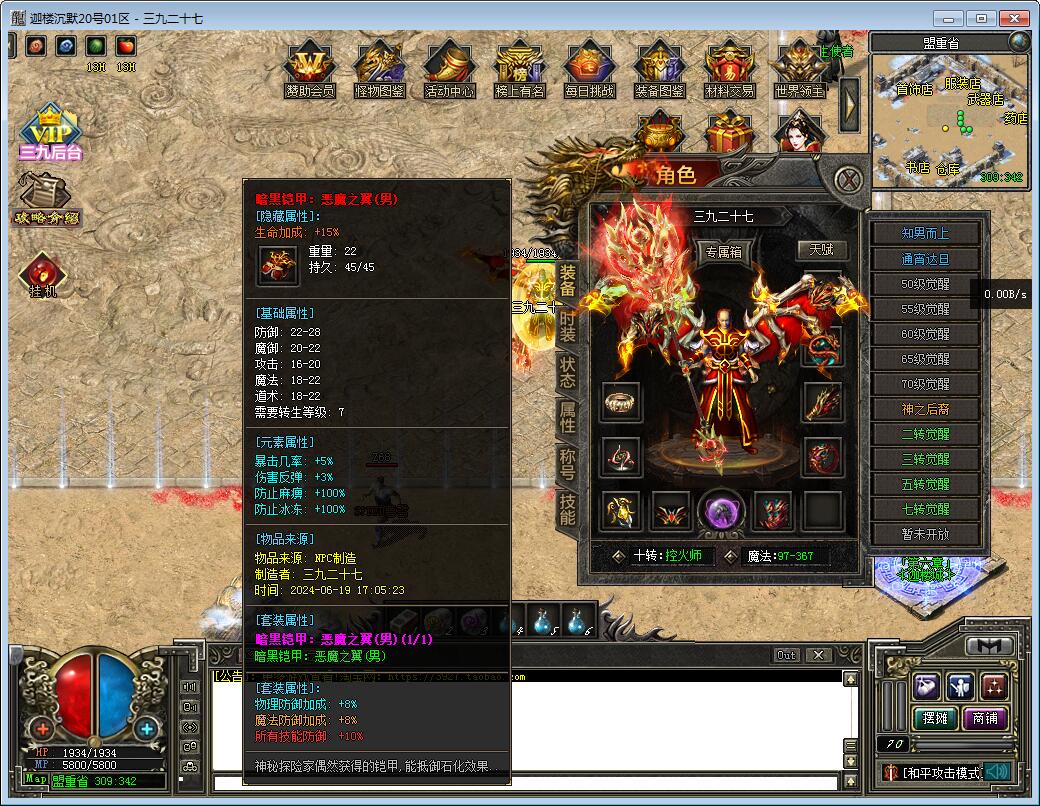This screenshot has width=1040, height=806.
Task: Choose the 50级觉醒 awakening entry
Action: click(925, 284)
